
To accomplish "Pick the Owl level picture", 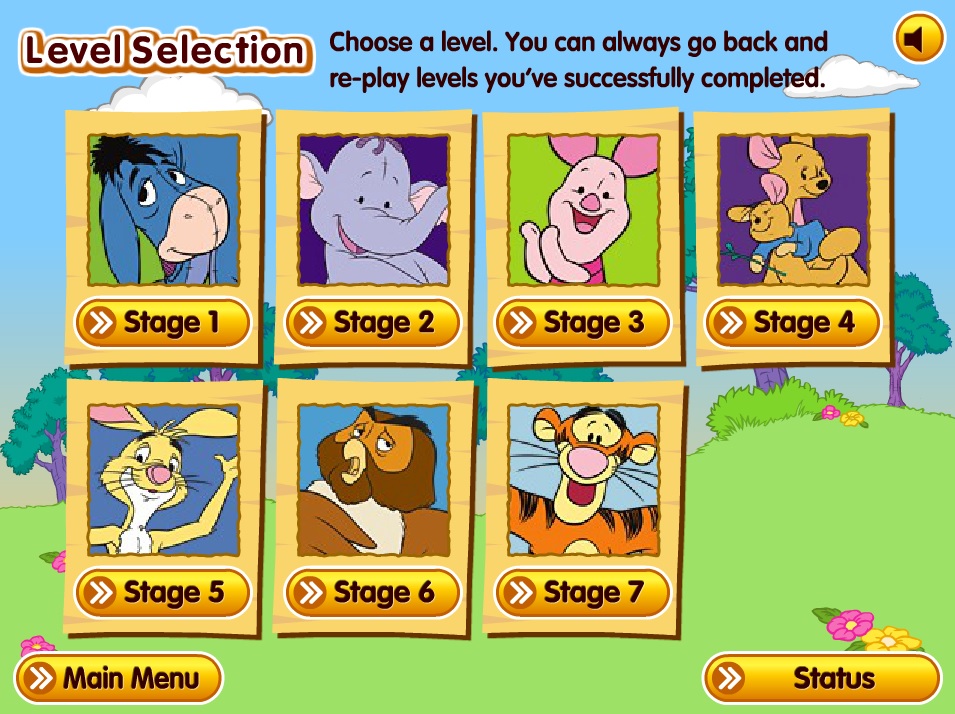I will [374, 480].
